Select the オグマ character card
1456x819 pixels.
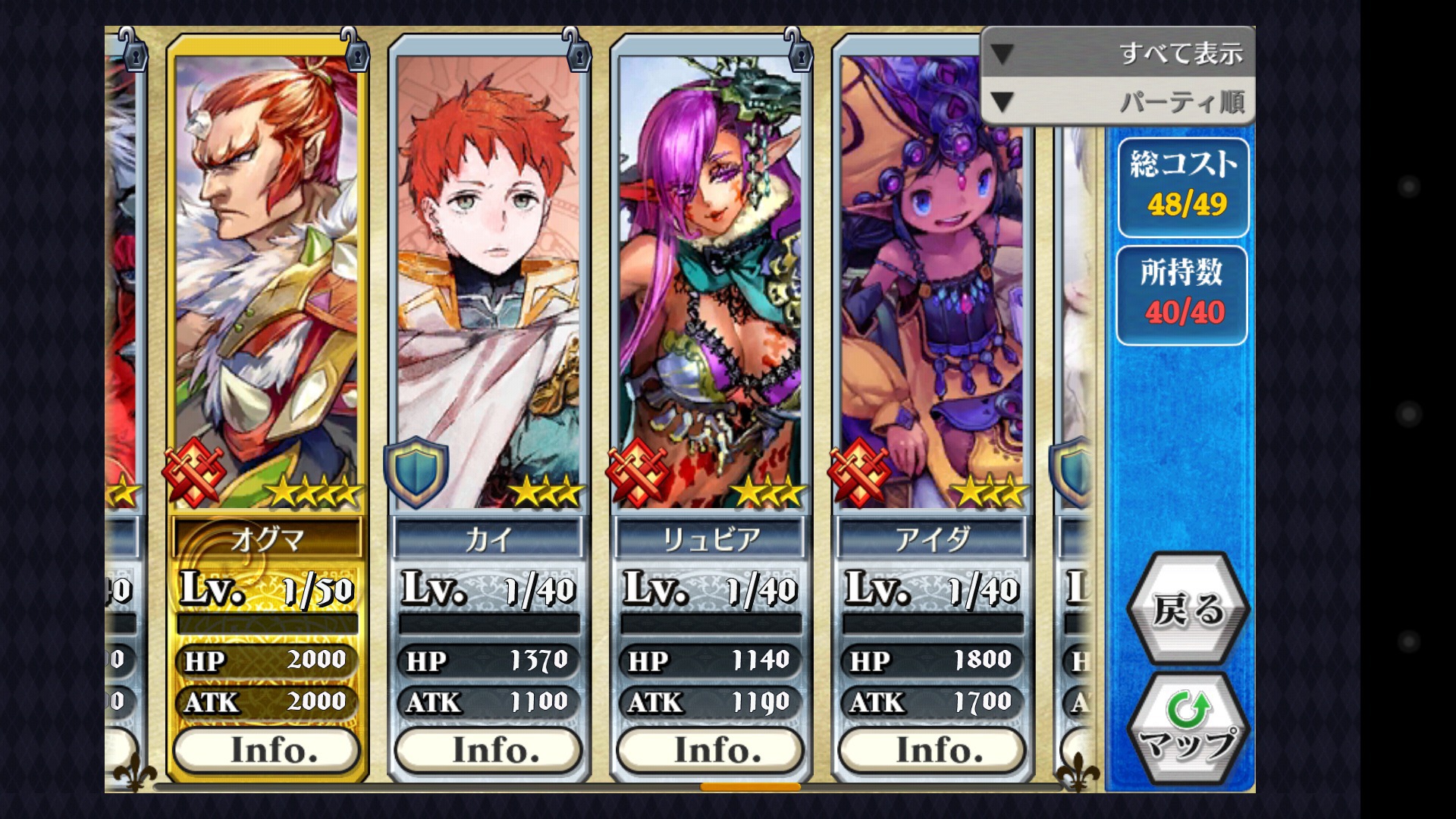coord(267,281)
